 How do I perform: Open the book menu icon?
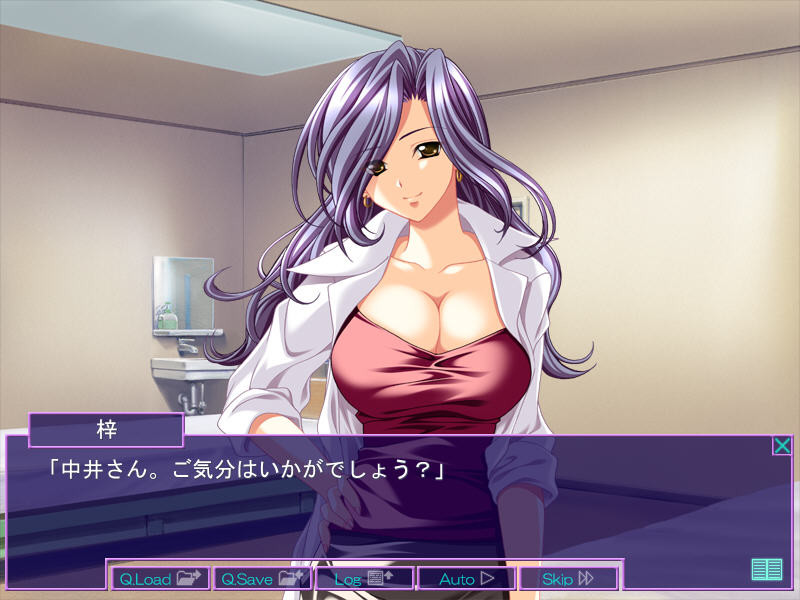[x=766, y=569]
